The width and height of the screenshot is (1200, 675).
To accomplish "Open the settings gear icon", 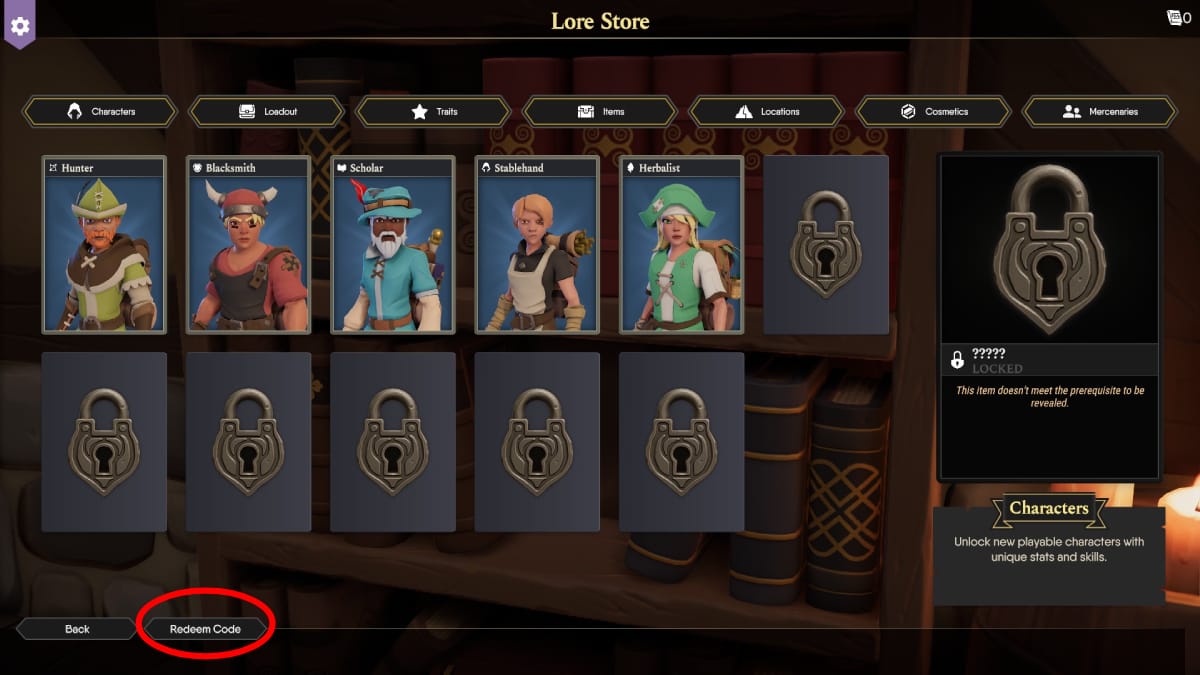I will 20,24.
